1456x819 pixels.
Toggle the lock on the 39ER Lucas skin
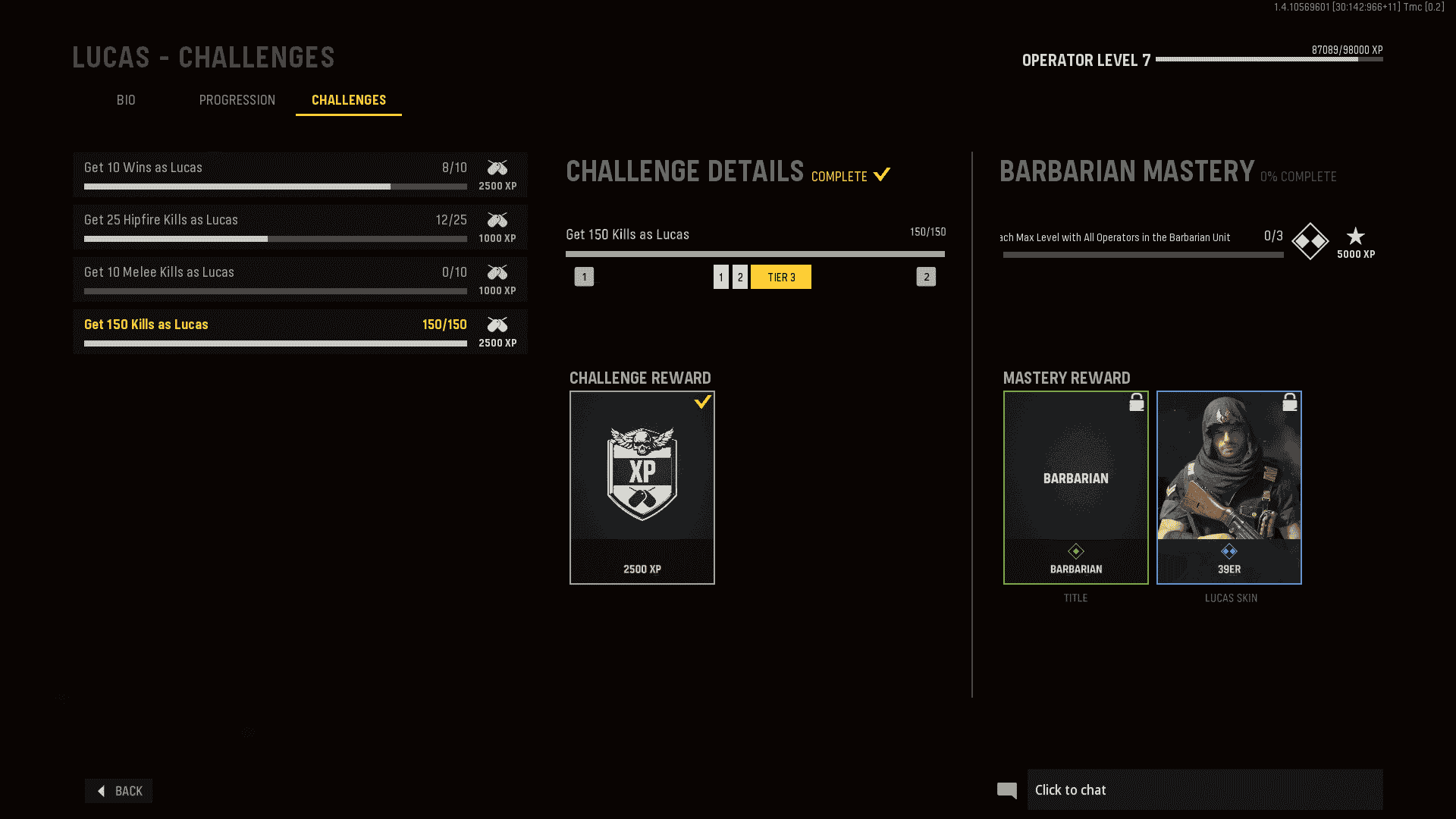click(1290, 403)
